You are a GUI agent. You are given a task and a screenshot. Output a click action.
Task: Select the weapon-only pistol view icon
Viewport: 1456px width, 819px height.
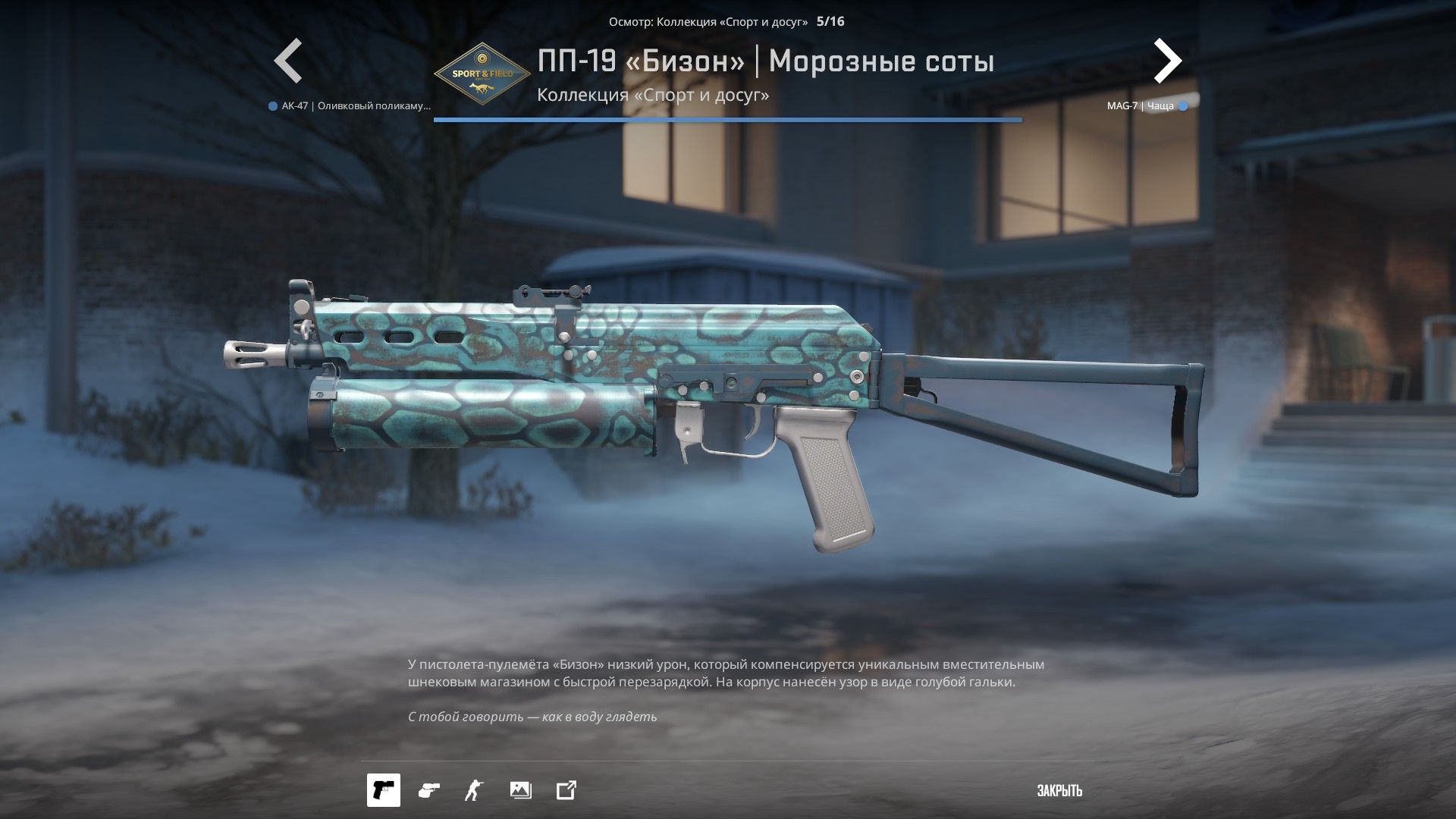[x=384, y=790]
